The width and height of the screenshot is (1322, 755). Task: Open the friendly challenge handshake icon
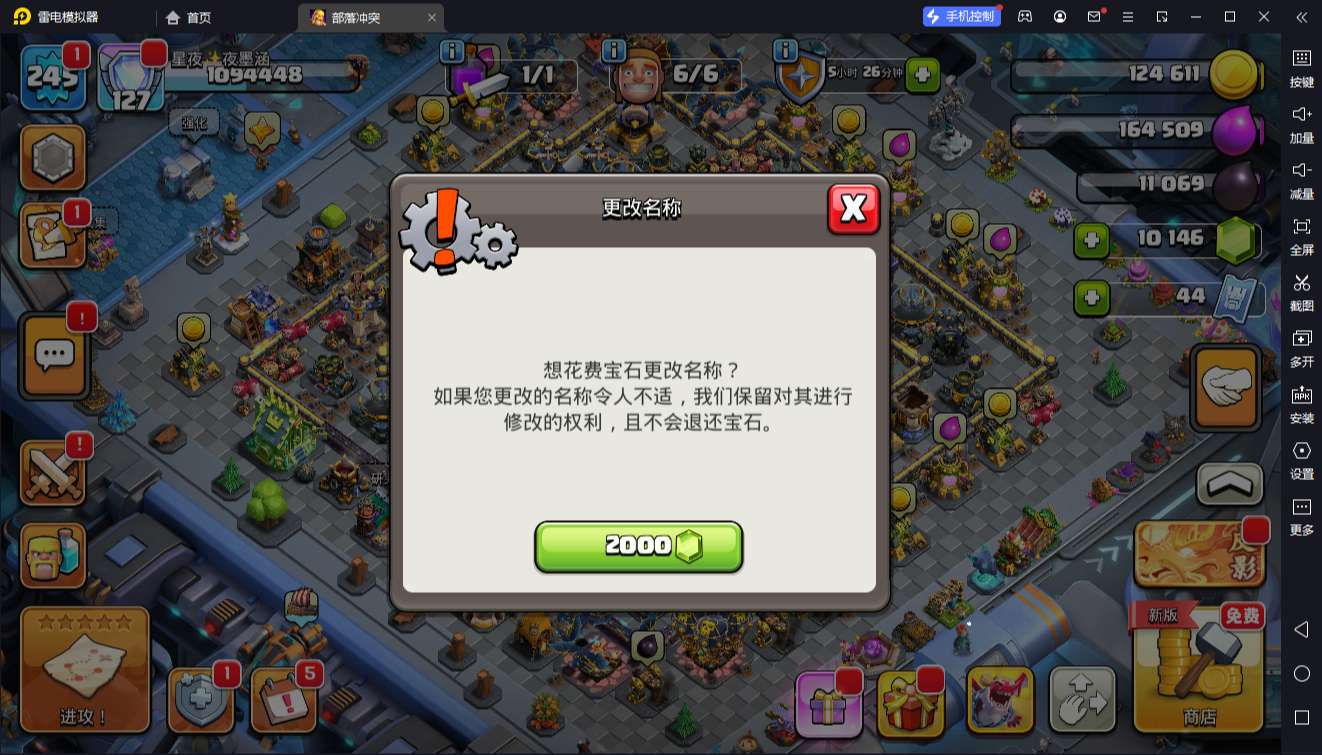(x=1225, y=385)
